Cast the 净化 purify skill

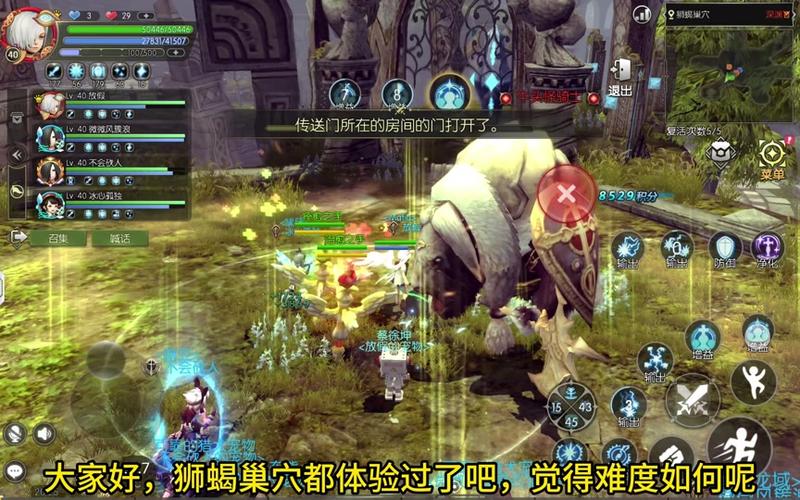coord(768,247)
